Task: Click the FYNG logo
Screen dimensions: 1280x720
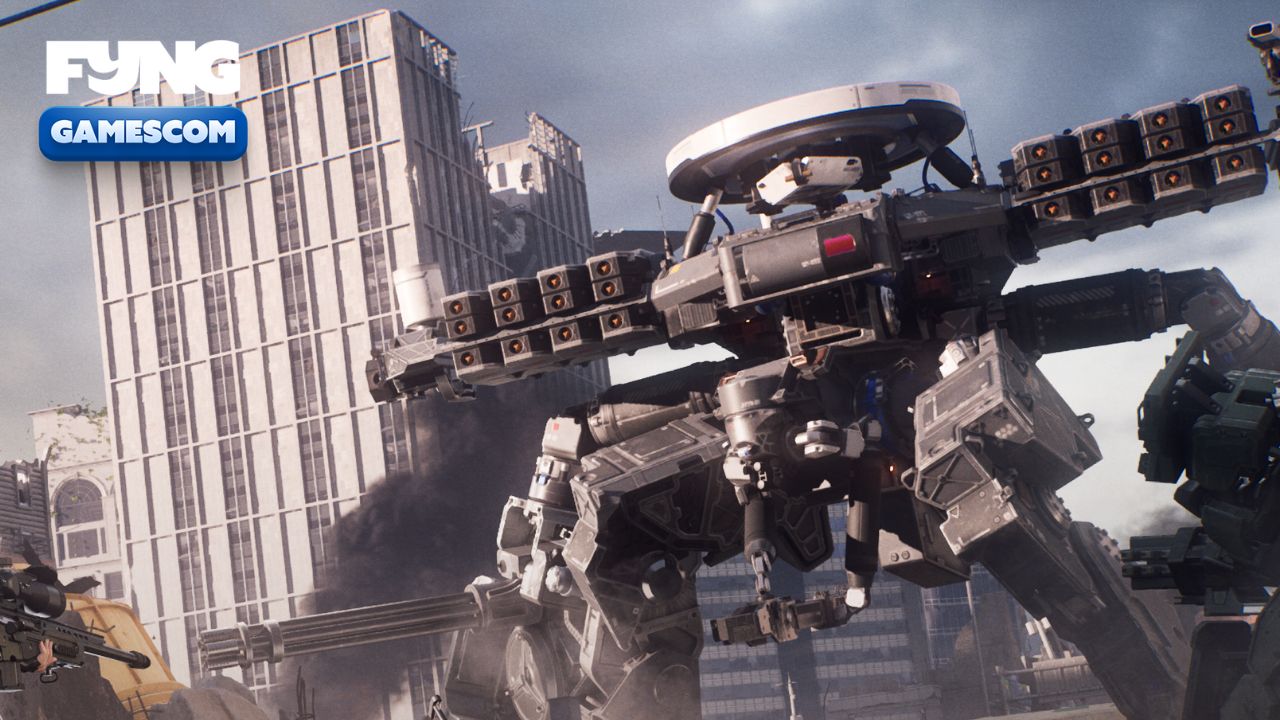Action: pos(142,68)
